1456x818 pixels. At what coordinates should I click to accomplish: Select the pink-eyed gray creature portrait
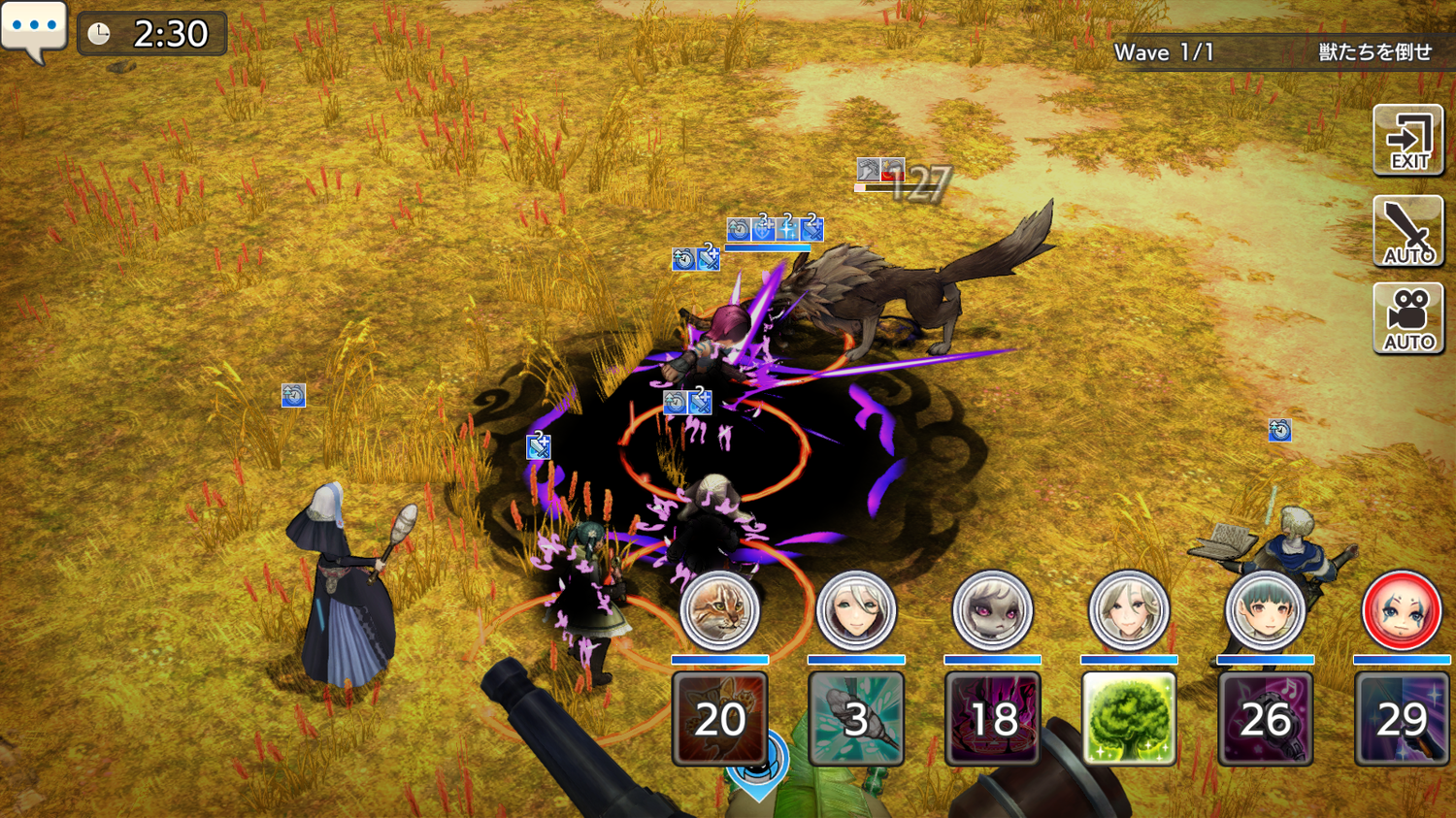pyautogui.click(x=992, y=610)
